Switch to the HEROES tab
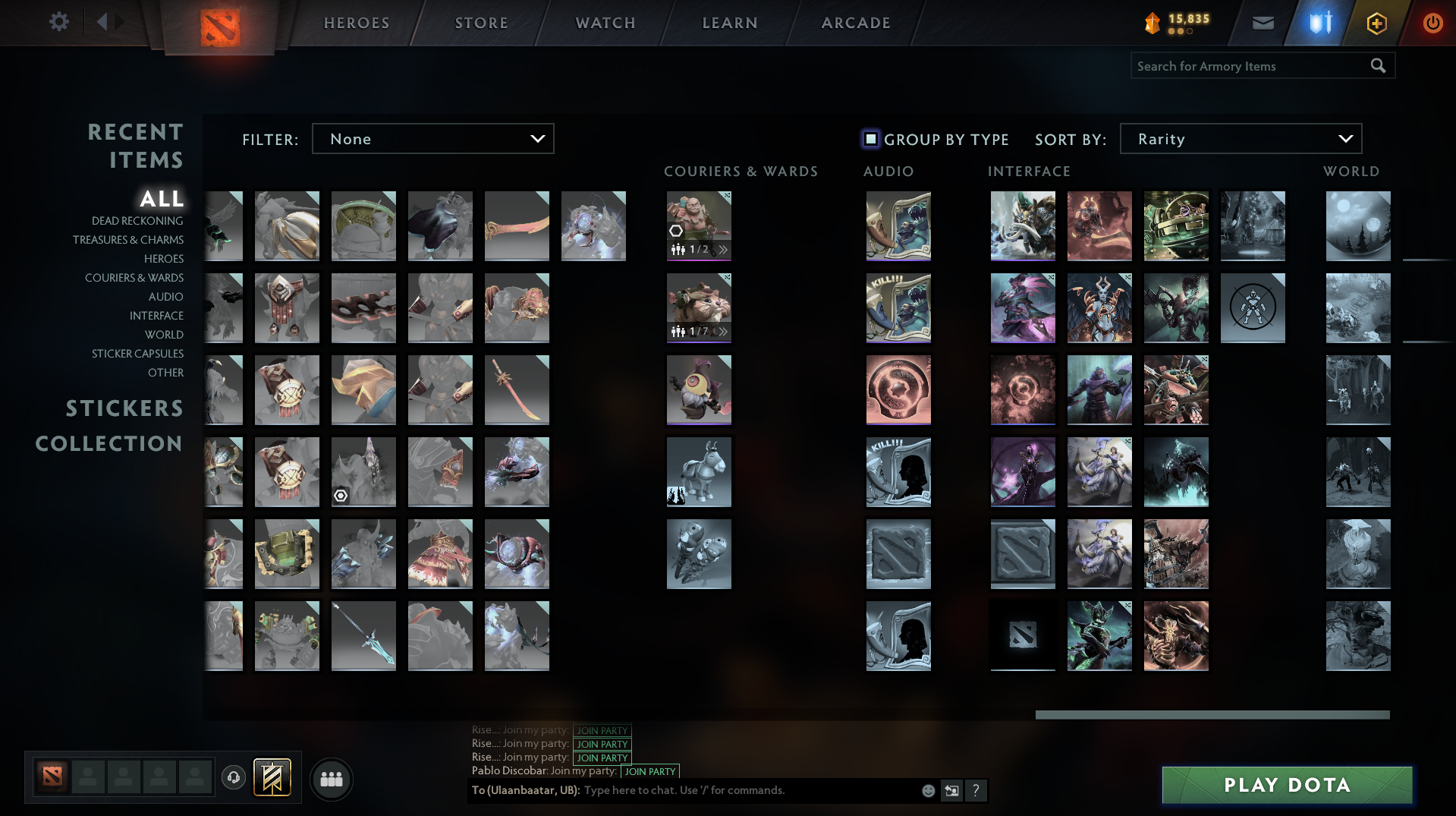 tap(355, 23)
